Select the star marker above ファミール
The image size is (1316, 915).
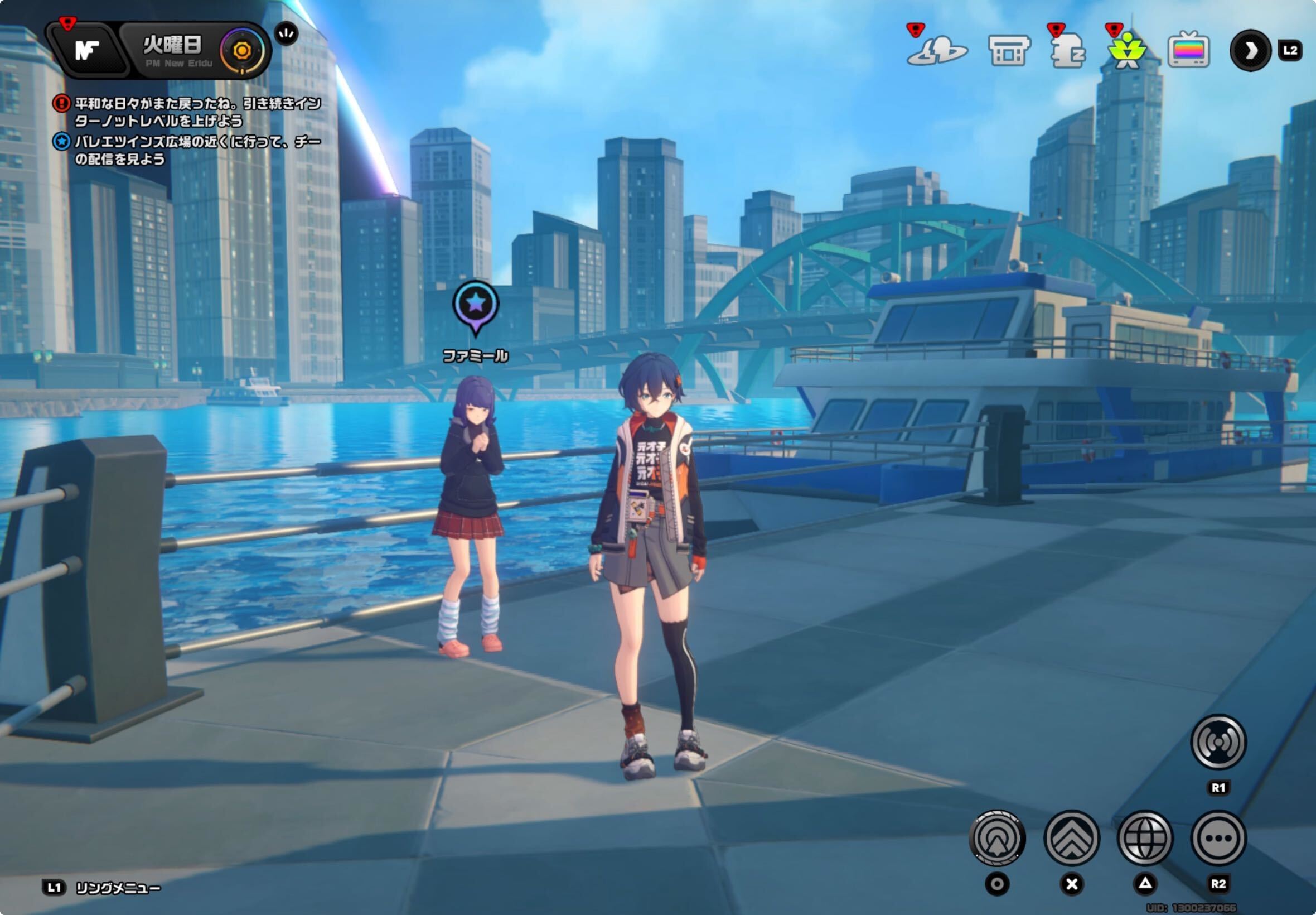click(476, 305)
